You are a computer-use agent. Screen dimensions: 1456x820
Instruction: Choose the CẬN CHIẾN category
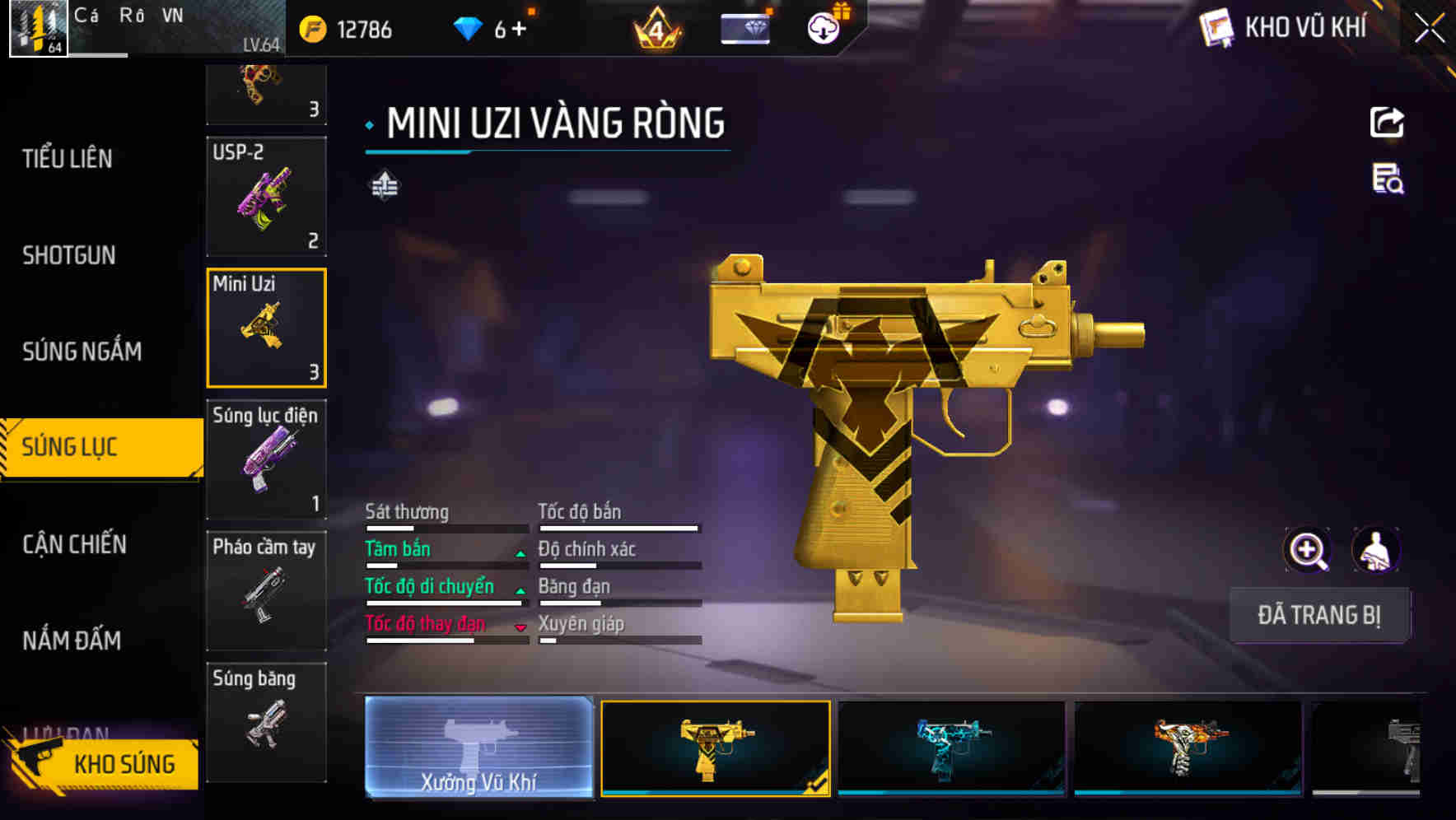[x=74, y=544]
